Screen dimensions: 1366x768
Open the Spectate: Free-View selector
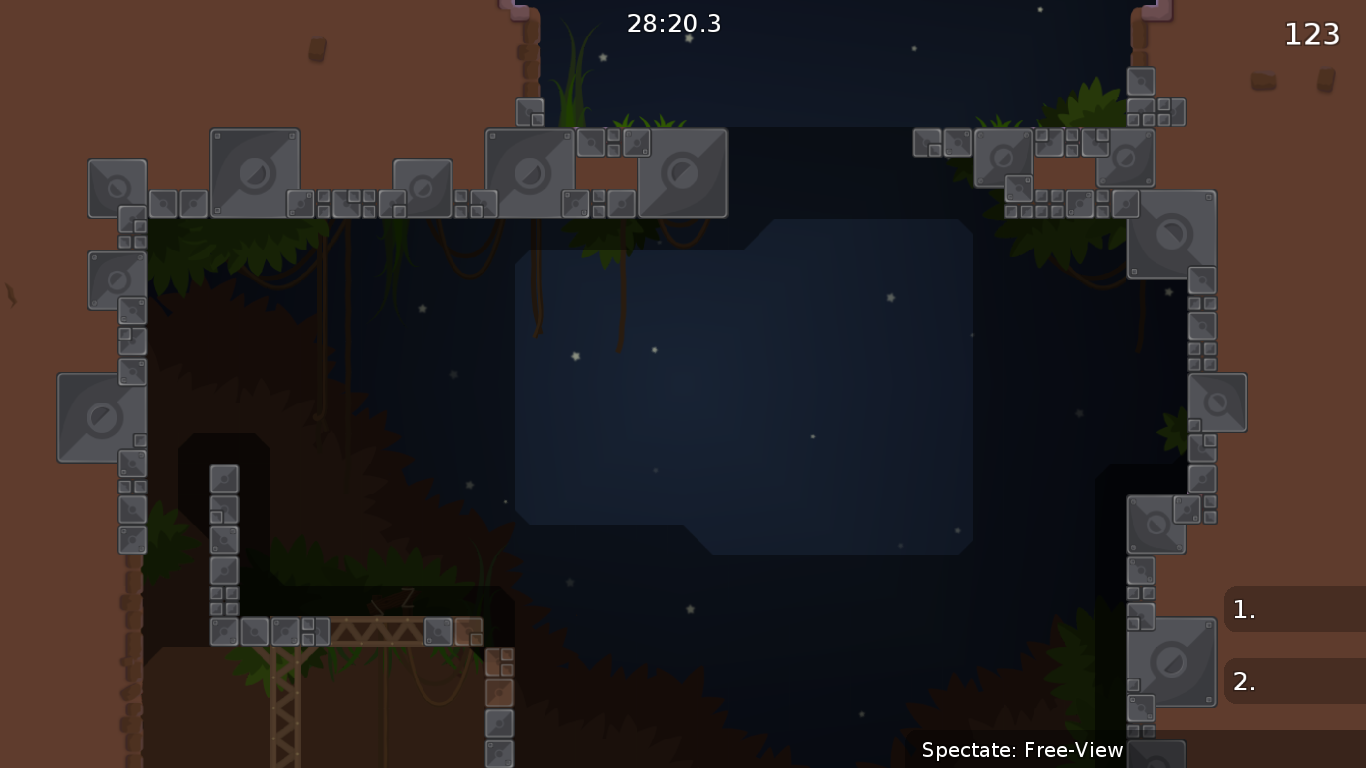click(1021, 750)
